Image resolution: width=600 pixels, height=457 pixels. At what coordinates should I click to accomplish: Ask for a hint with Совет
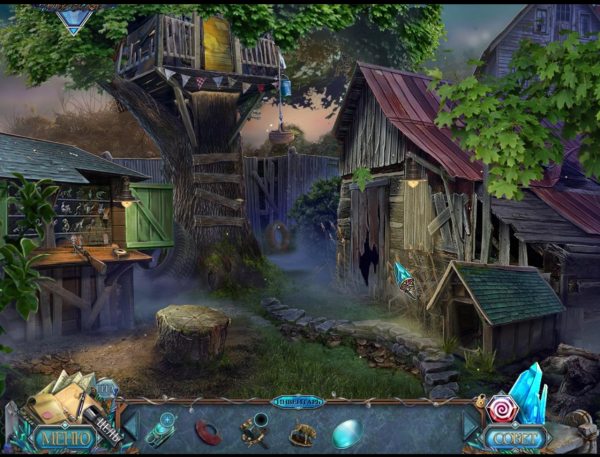coord(517,437)
